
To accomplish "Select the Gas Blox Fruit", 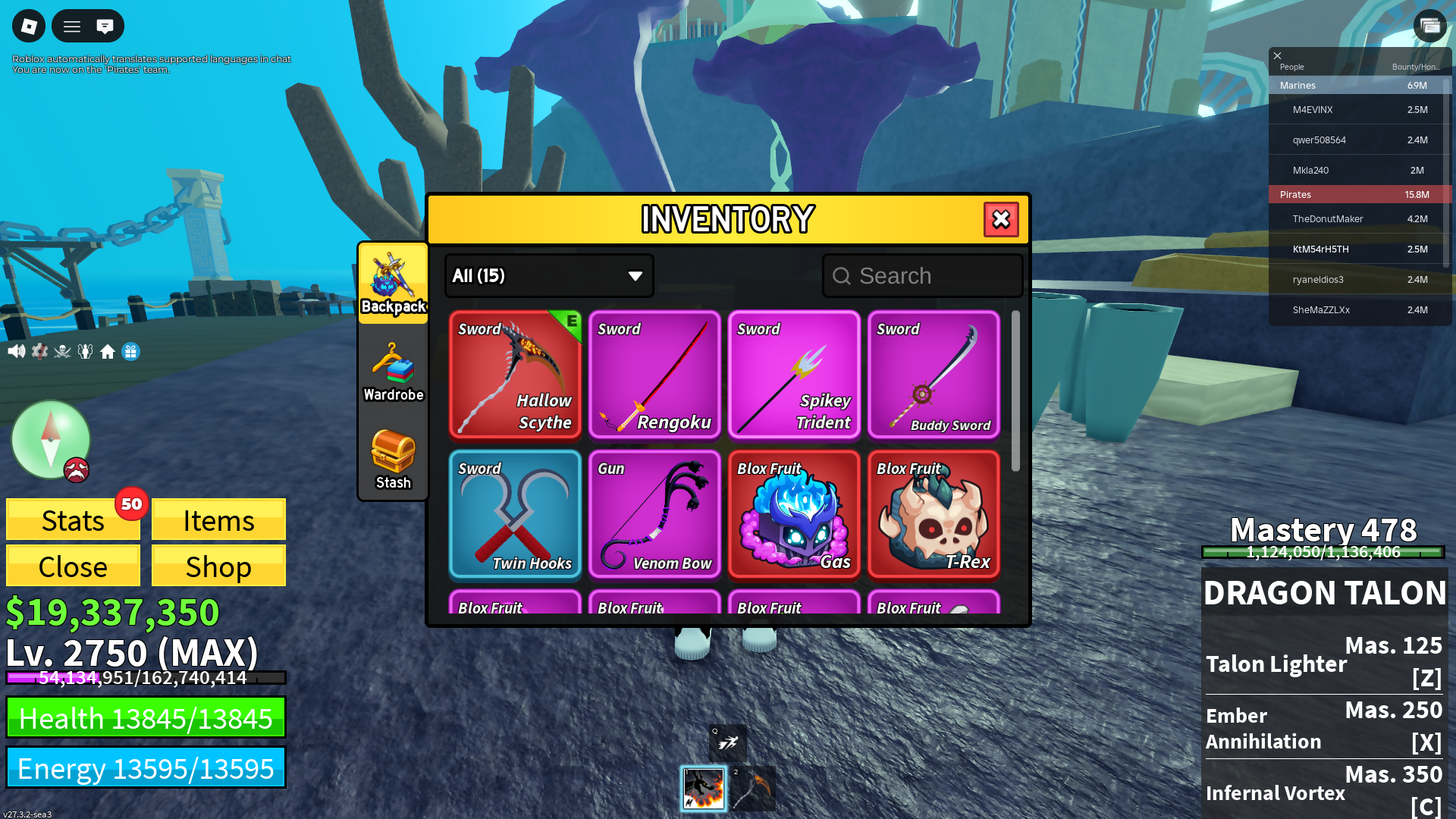I will tap(794, 514).
